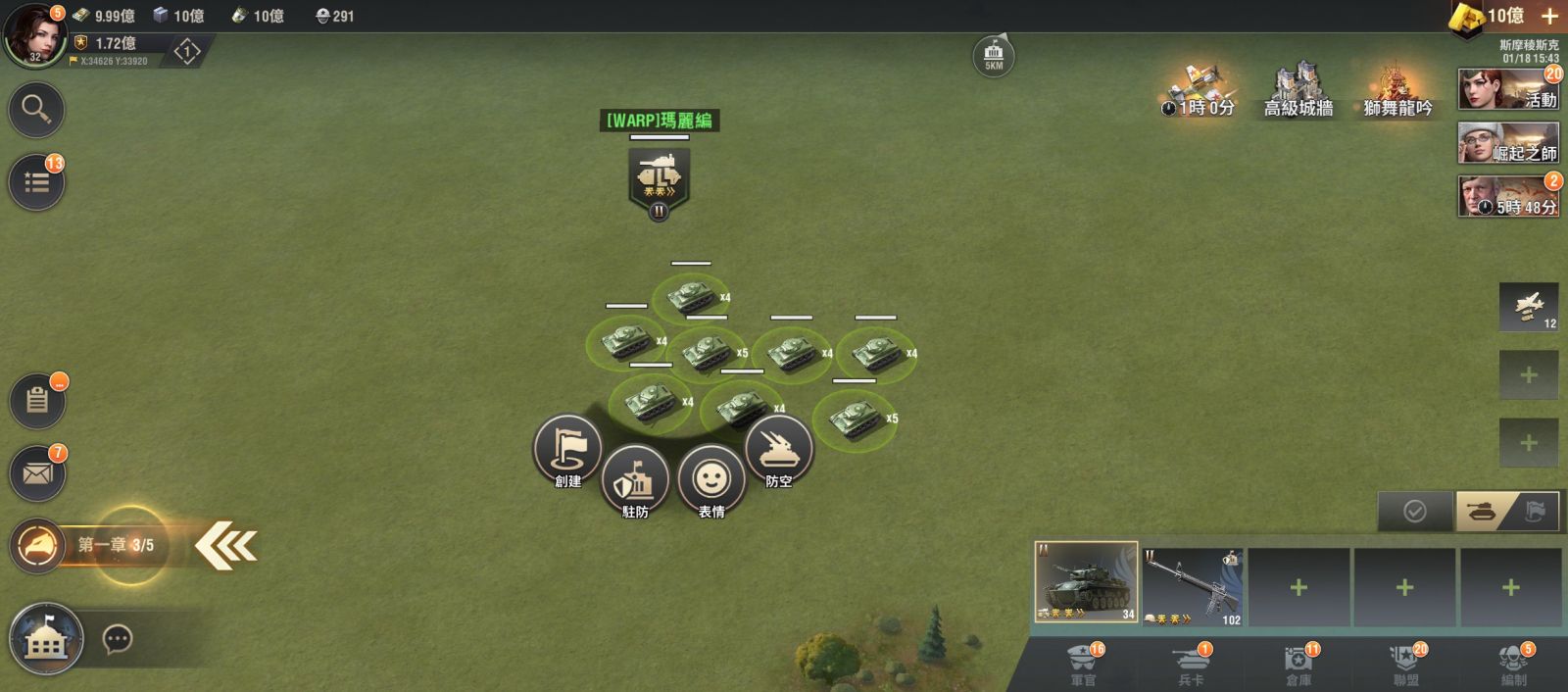Open the 表情 emote button
This screenshot has height=692, width=1568.
(x=711, y=480)
